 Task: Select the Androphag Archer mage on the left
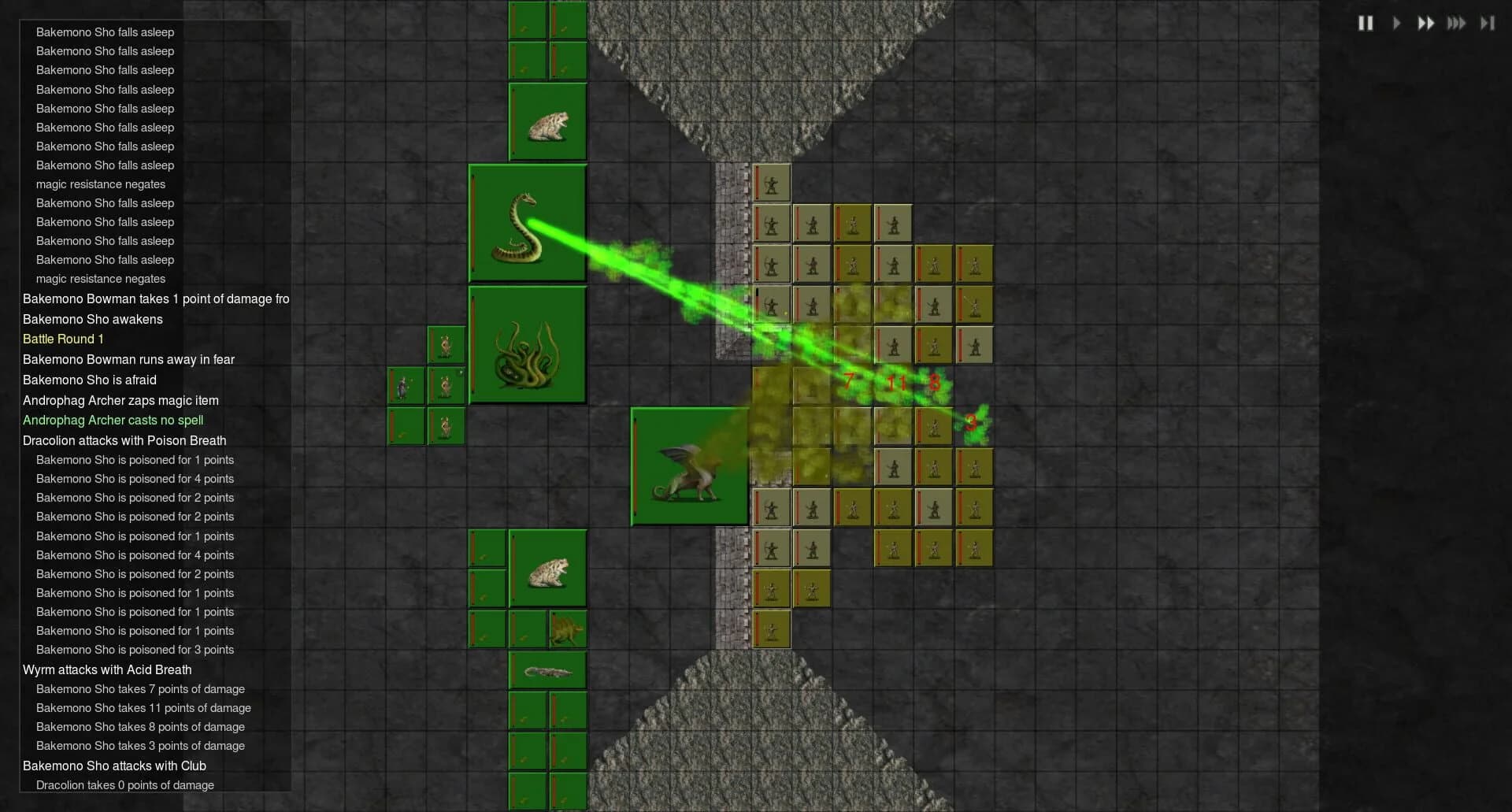point(404,386)
